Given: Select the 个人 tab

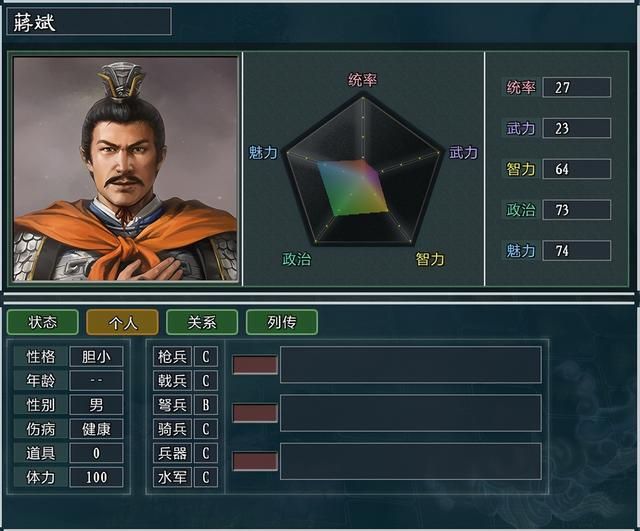Looking at the screenshot, I should coord(122,322).
